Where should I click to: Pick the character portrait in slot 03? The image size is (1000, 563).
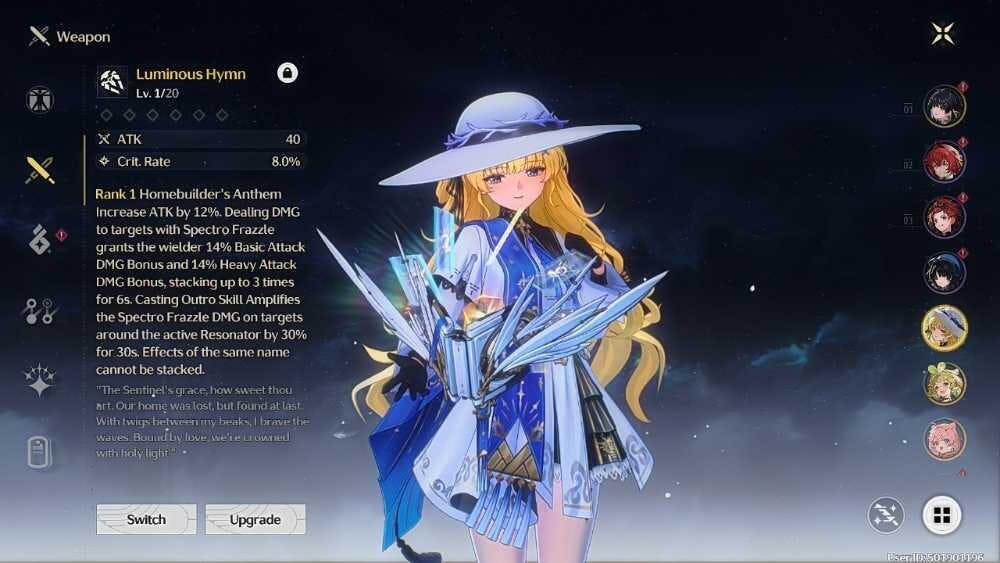tap(944, 218)
